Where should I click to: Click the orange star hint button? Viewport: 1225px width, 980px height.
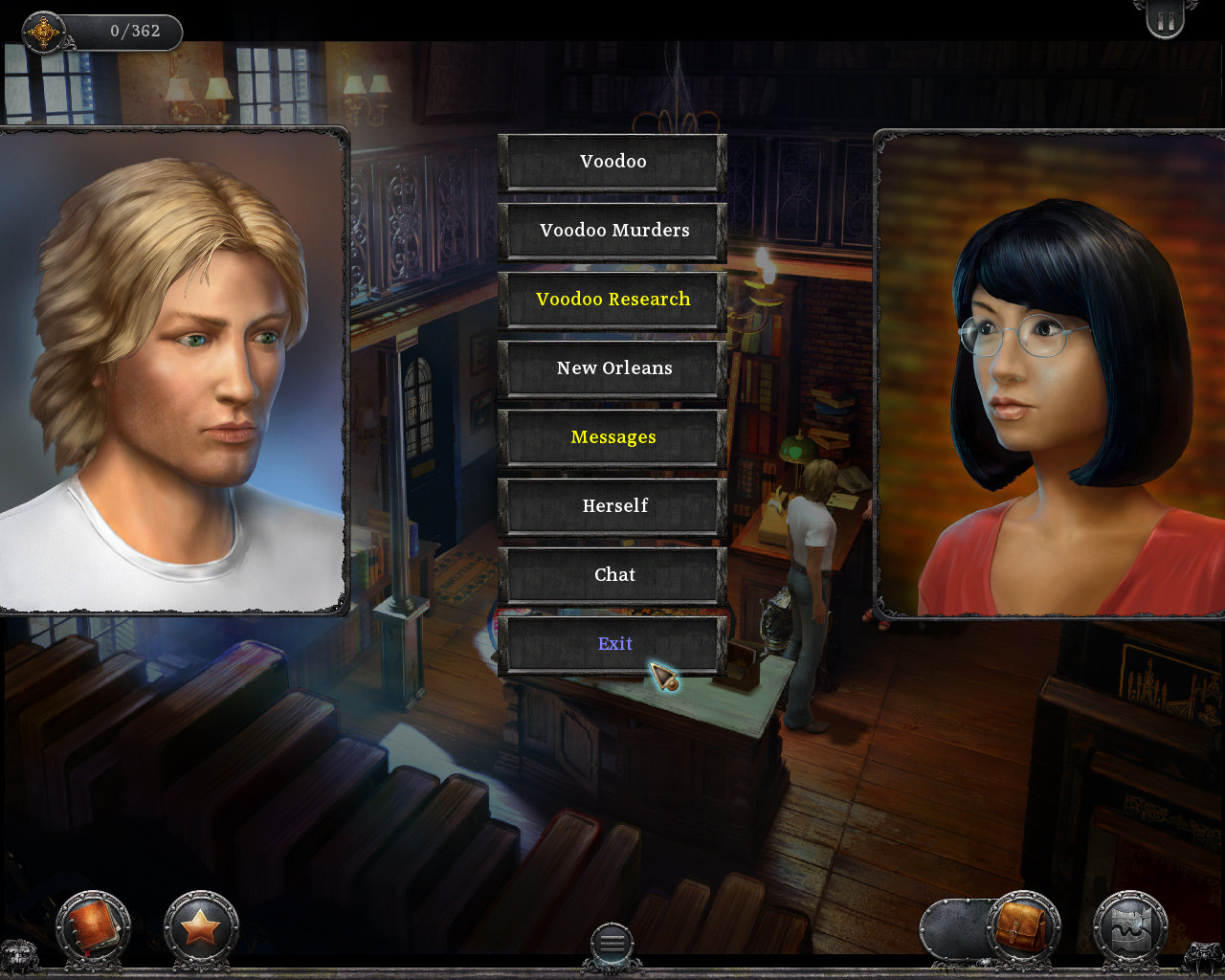[200, 927]
